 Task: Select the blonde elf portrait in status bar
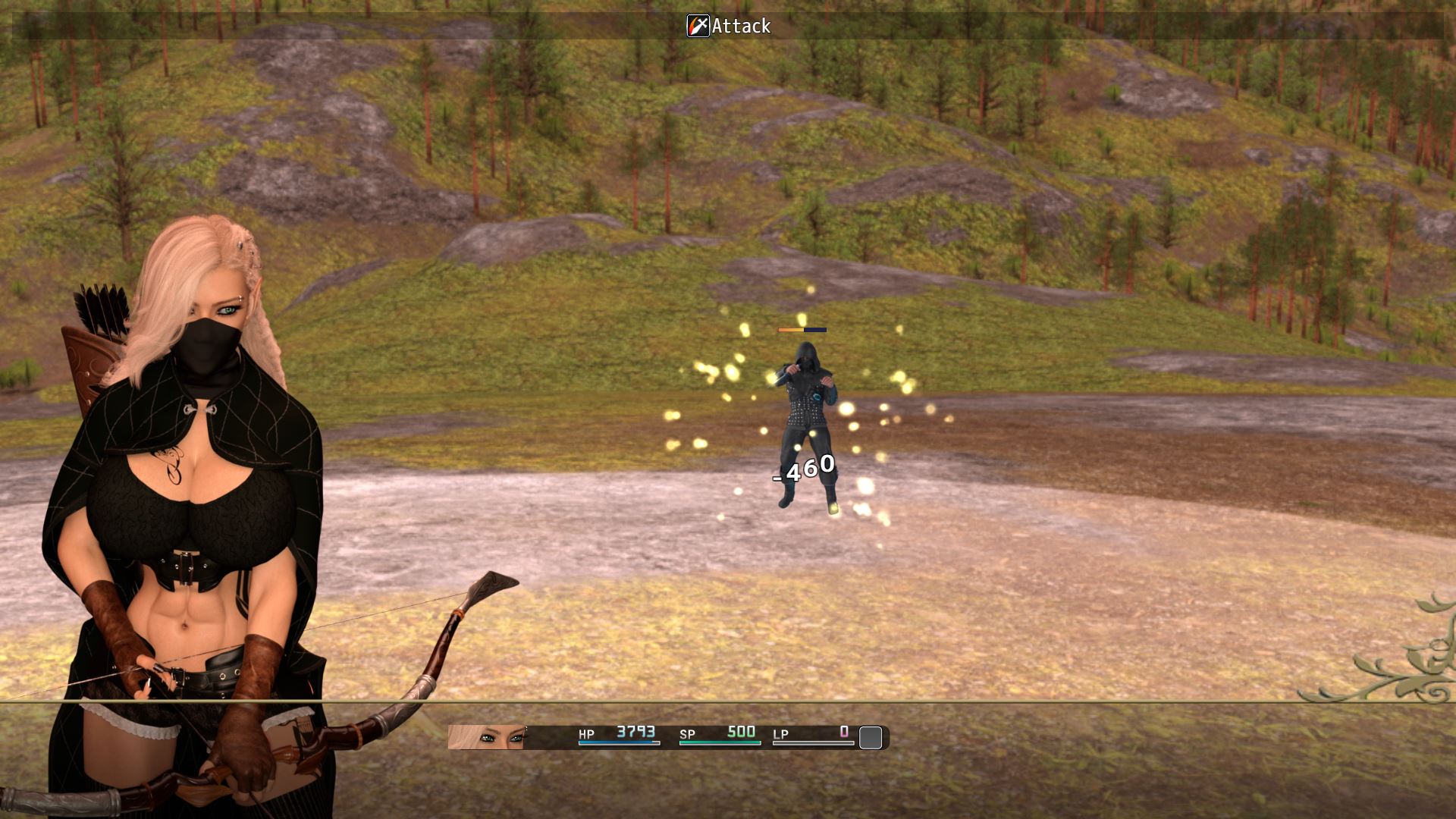point(486,737)
